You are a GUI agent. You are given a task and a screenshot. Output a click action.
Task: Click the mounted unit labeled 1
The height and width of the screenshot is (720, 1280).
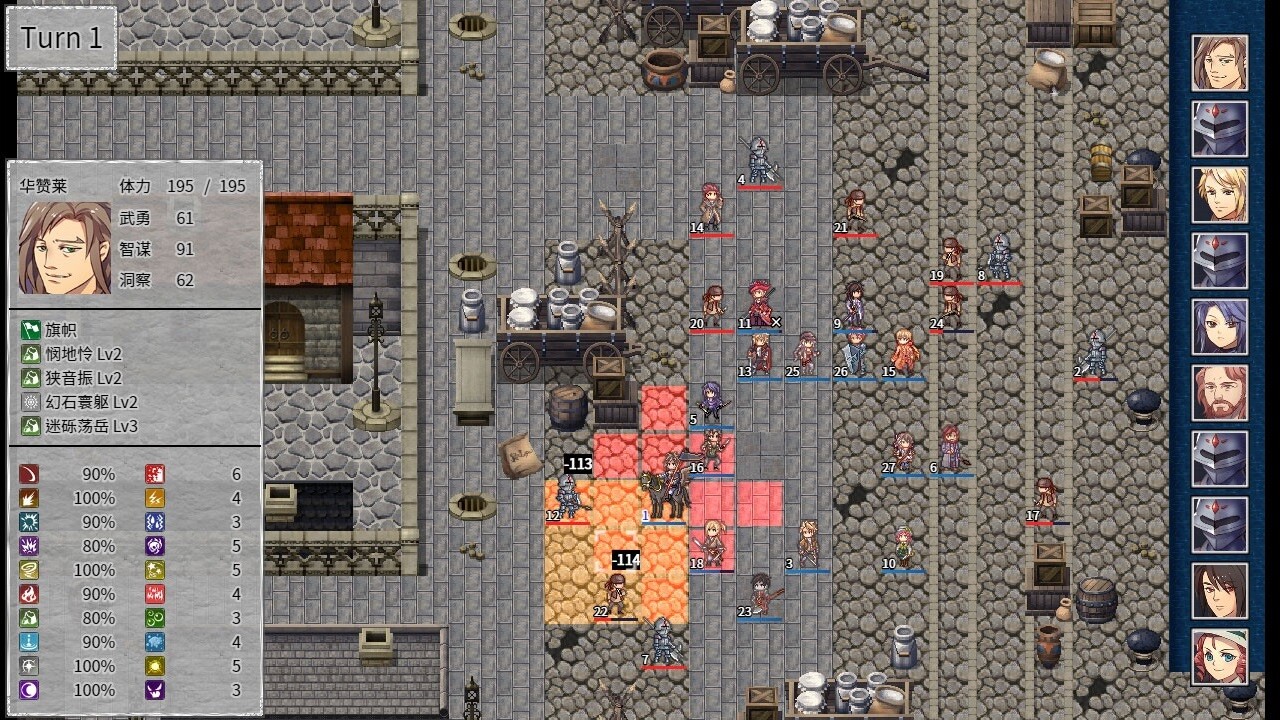click(668, 485)
